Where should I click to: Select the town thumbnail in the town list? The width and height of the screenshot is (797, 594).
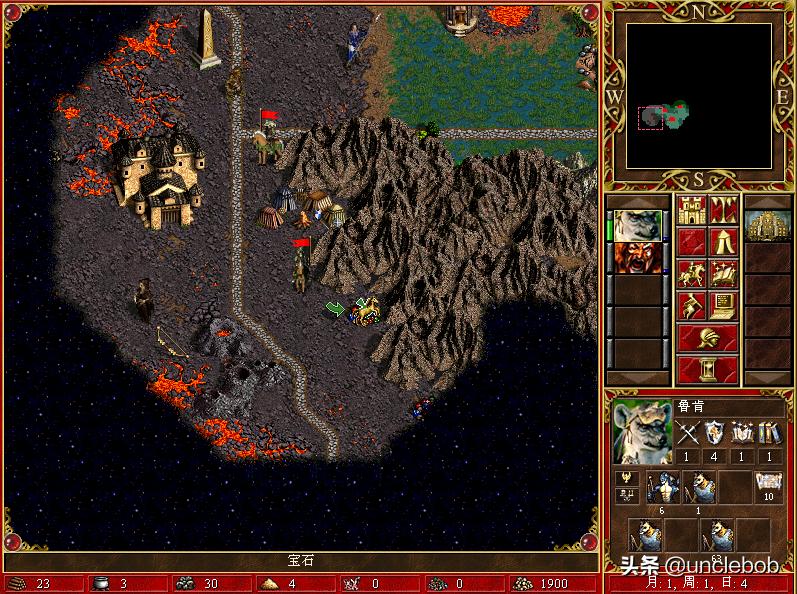tap(768, 227)
